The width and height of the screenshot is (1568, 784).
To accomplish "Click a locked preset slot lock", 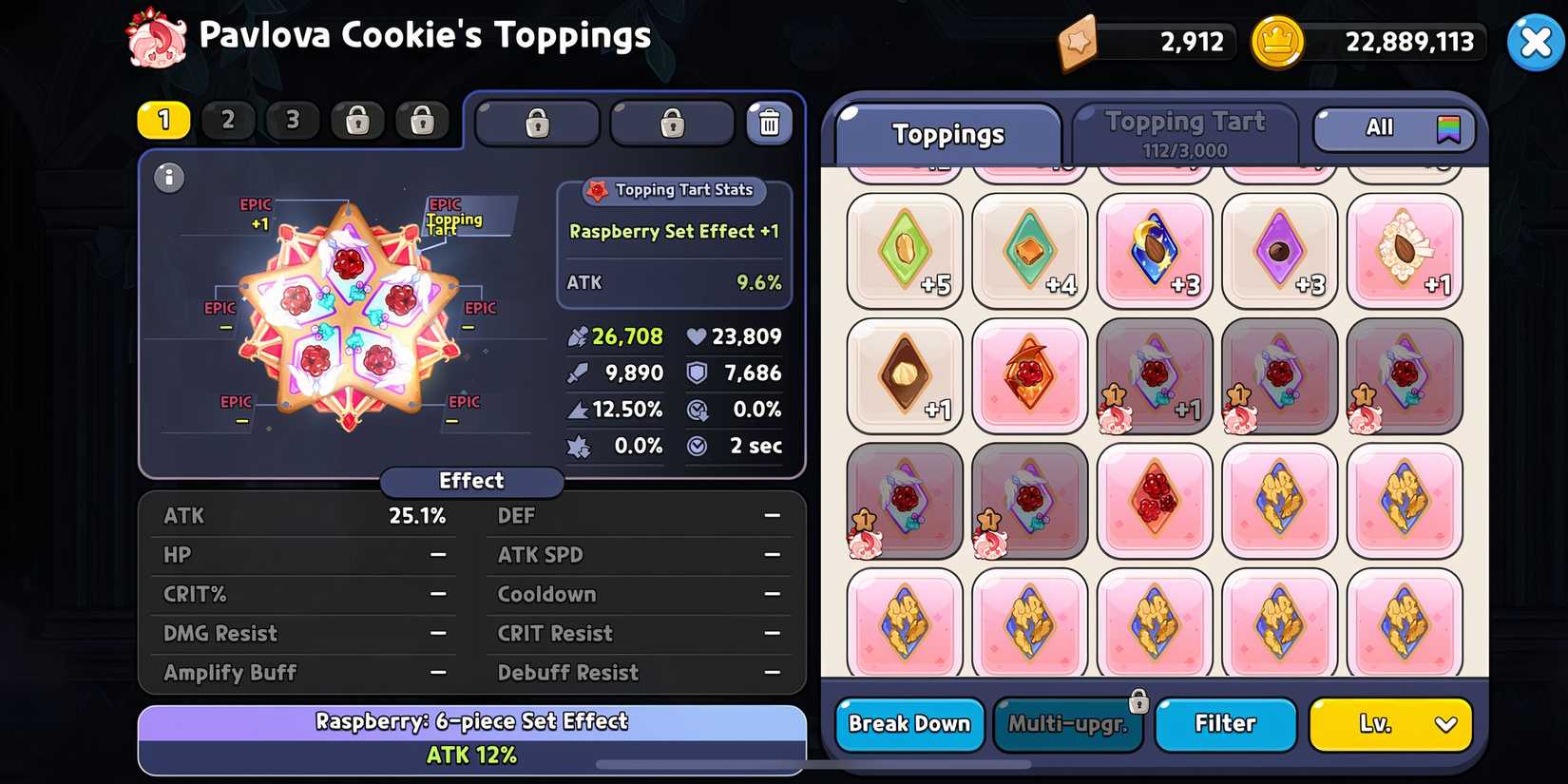I will [357, 121].
